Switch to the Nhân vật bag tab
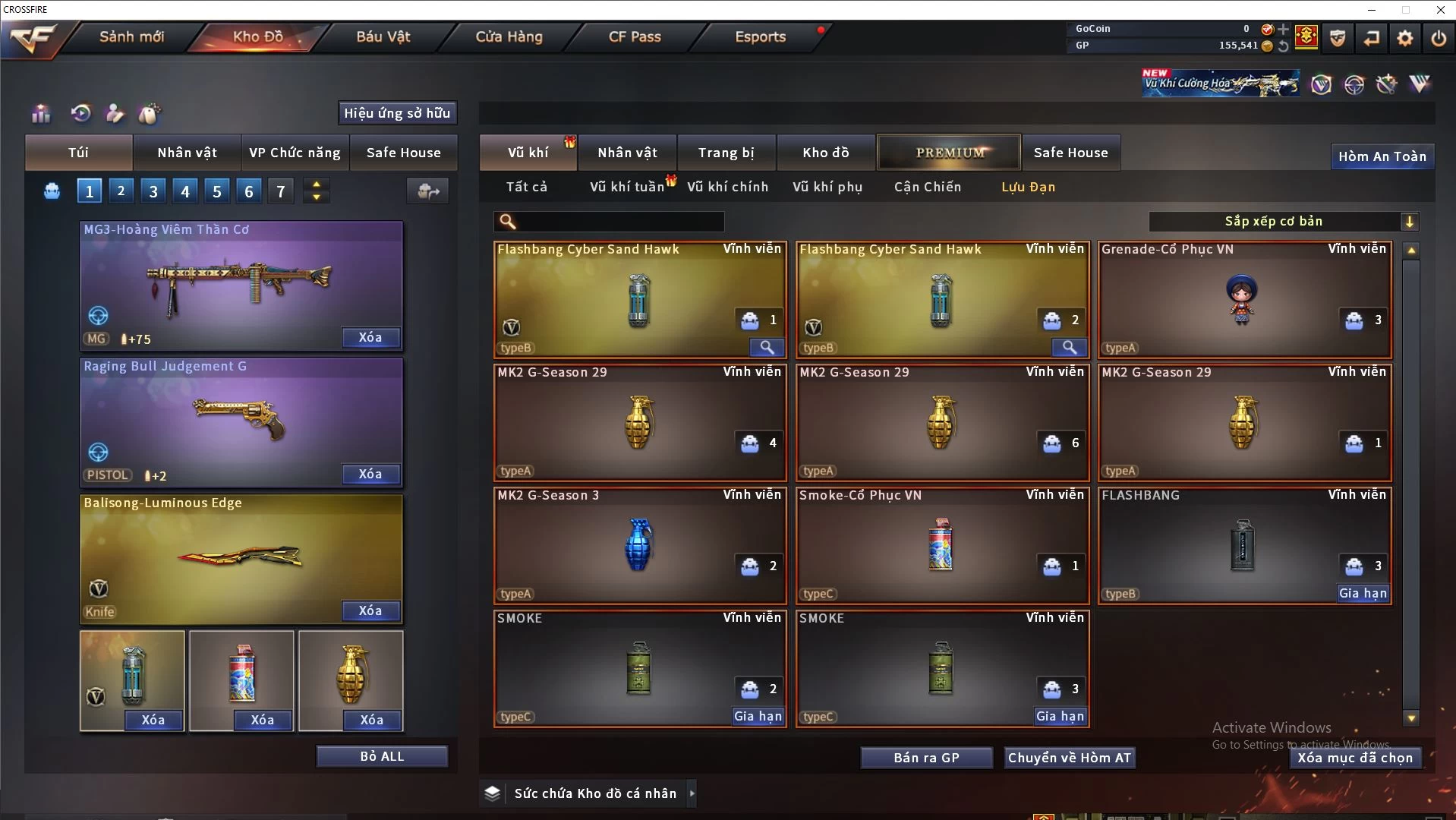Image resolution: width=1456 pixels, height=820 pixels. [187, 153]
